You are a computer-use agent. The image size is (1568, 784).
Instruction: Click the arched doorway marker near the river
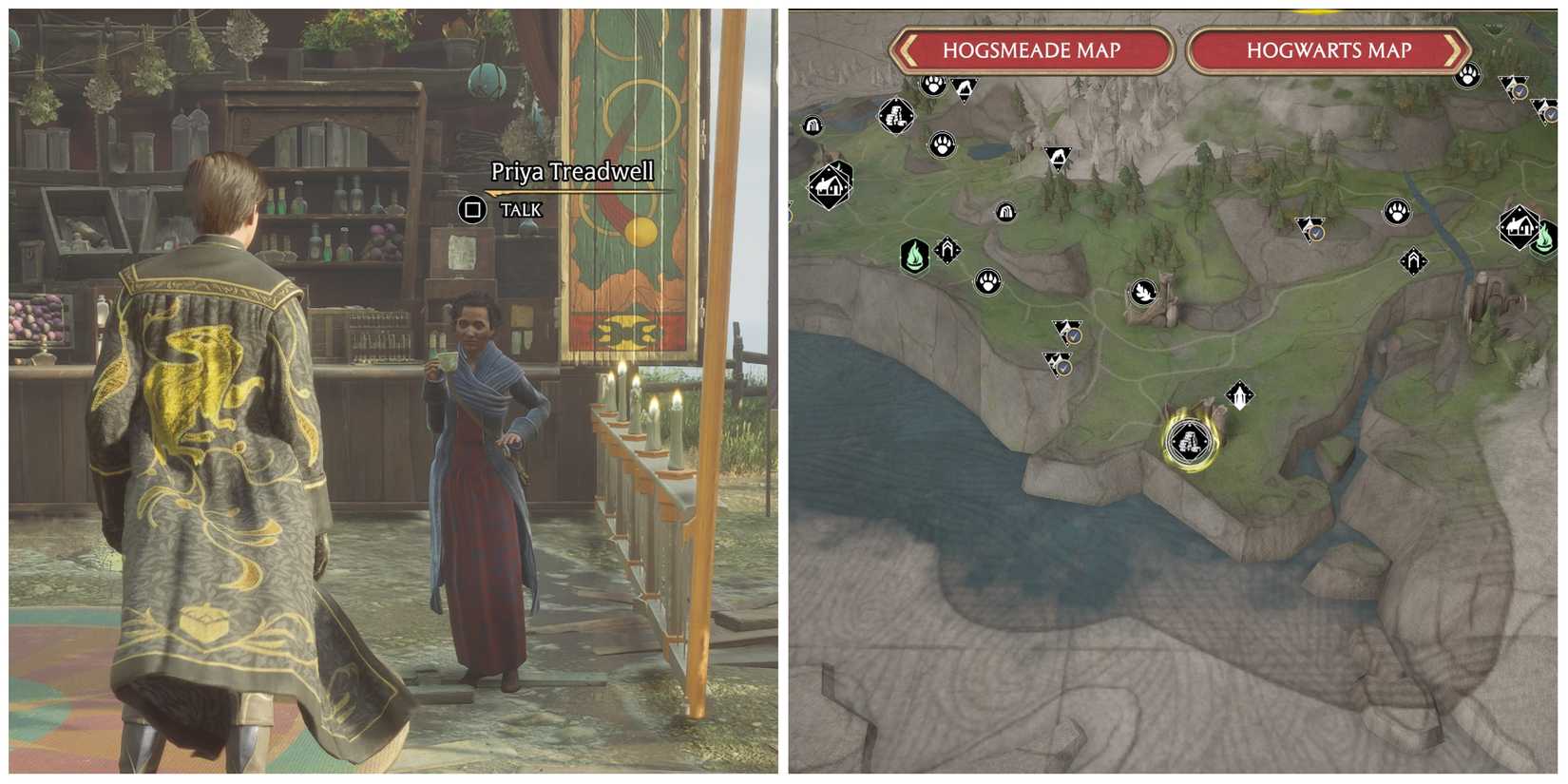1413,263
